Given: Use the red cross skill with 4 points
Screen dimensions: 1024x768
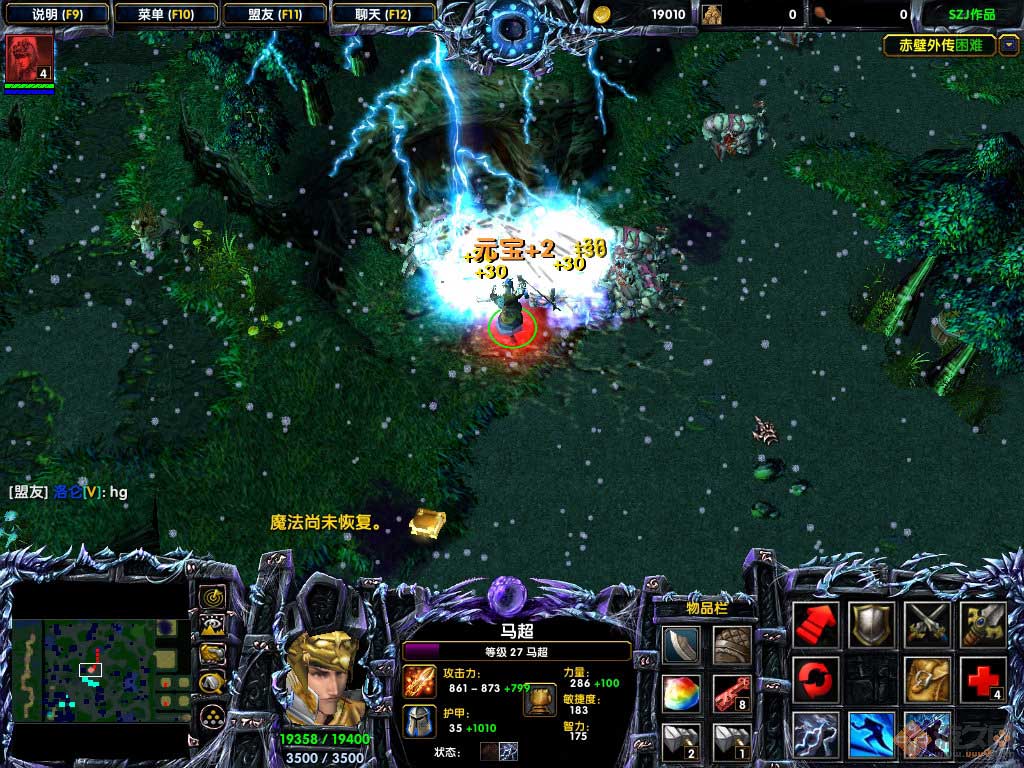Looking at the screenshot, I should click(982, 680).
